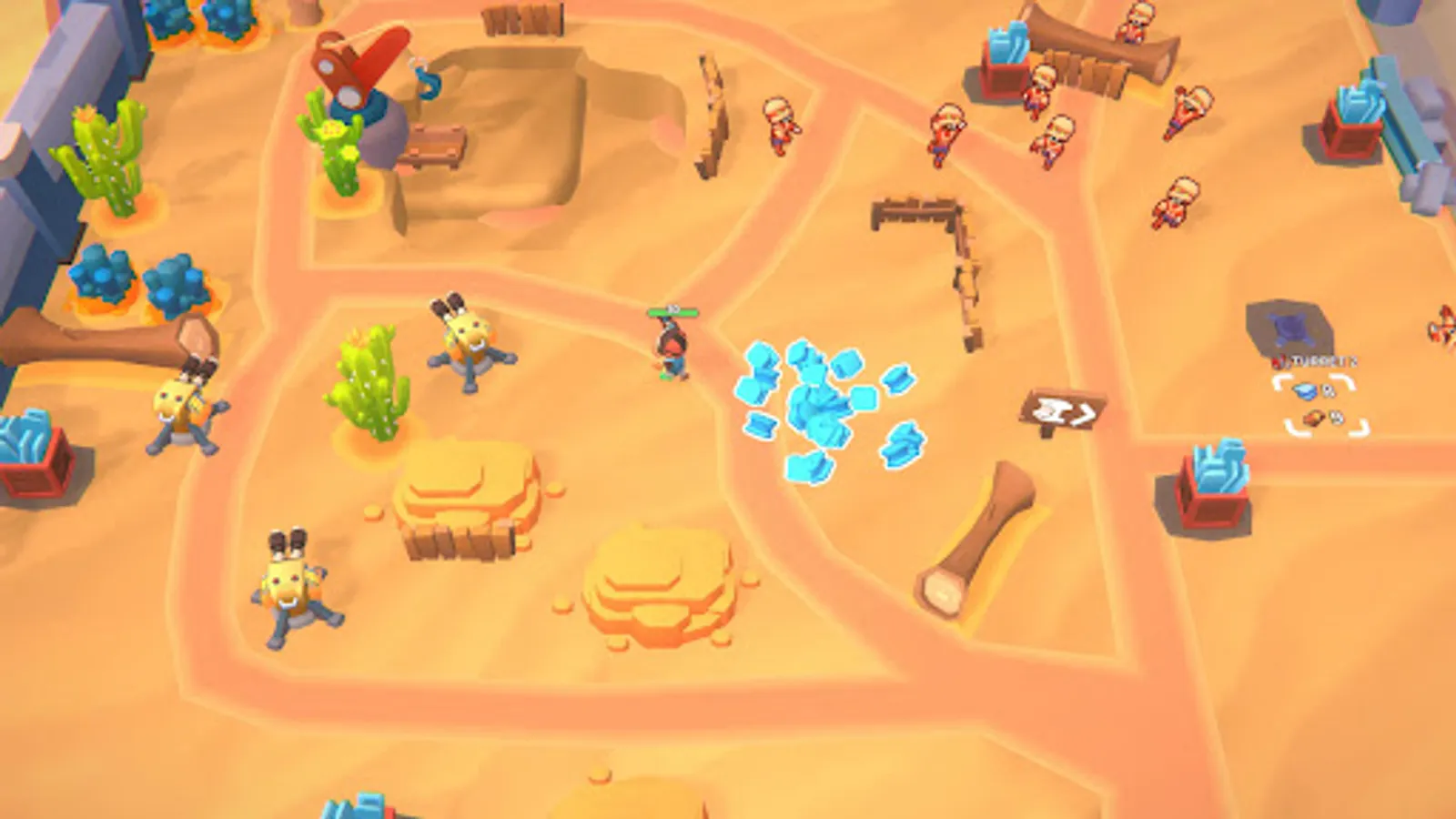Click the ice resource icon under TURRET 2

click(x=1303, y=389)
